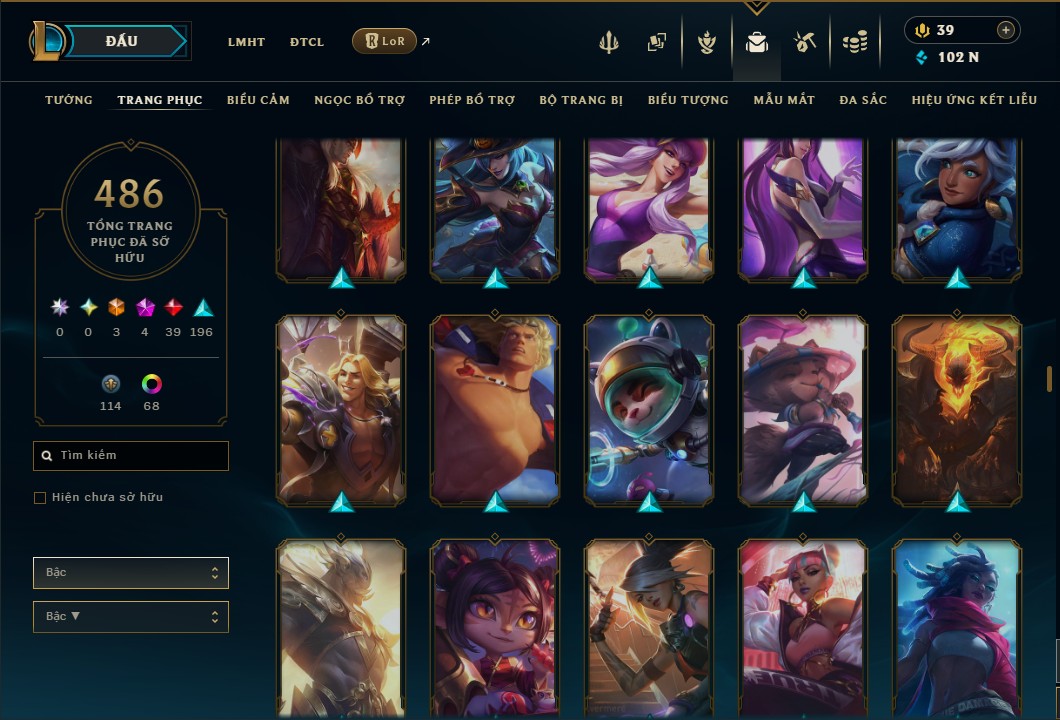This screenshot has height=720, width=1060.
Task: Click the plus button to buy RP
Action: tap(1006, 30)
